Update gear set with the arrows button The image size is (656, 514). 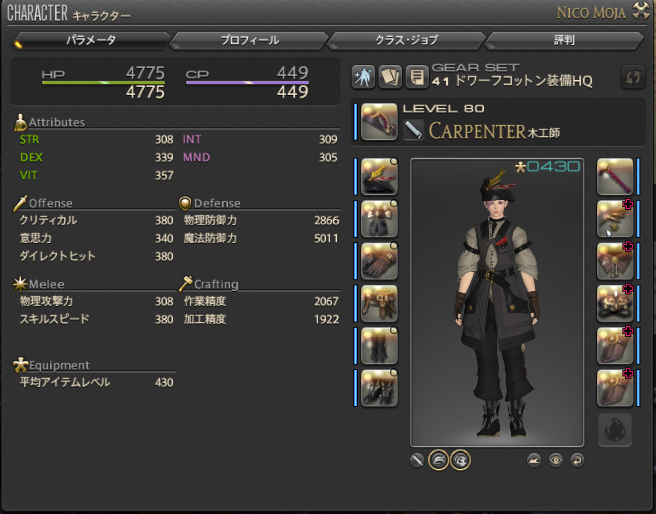[632, 77]
